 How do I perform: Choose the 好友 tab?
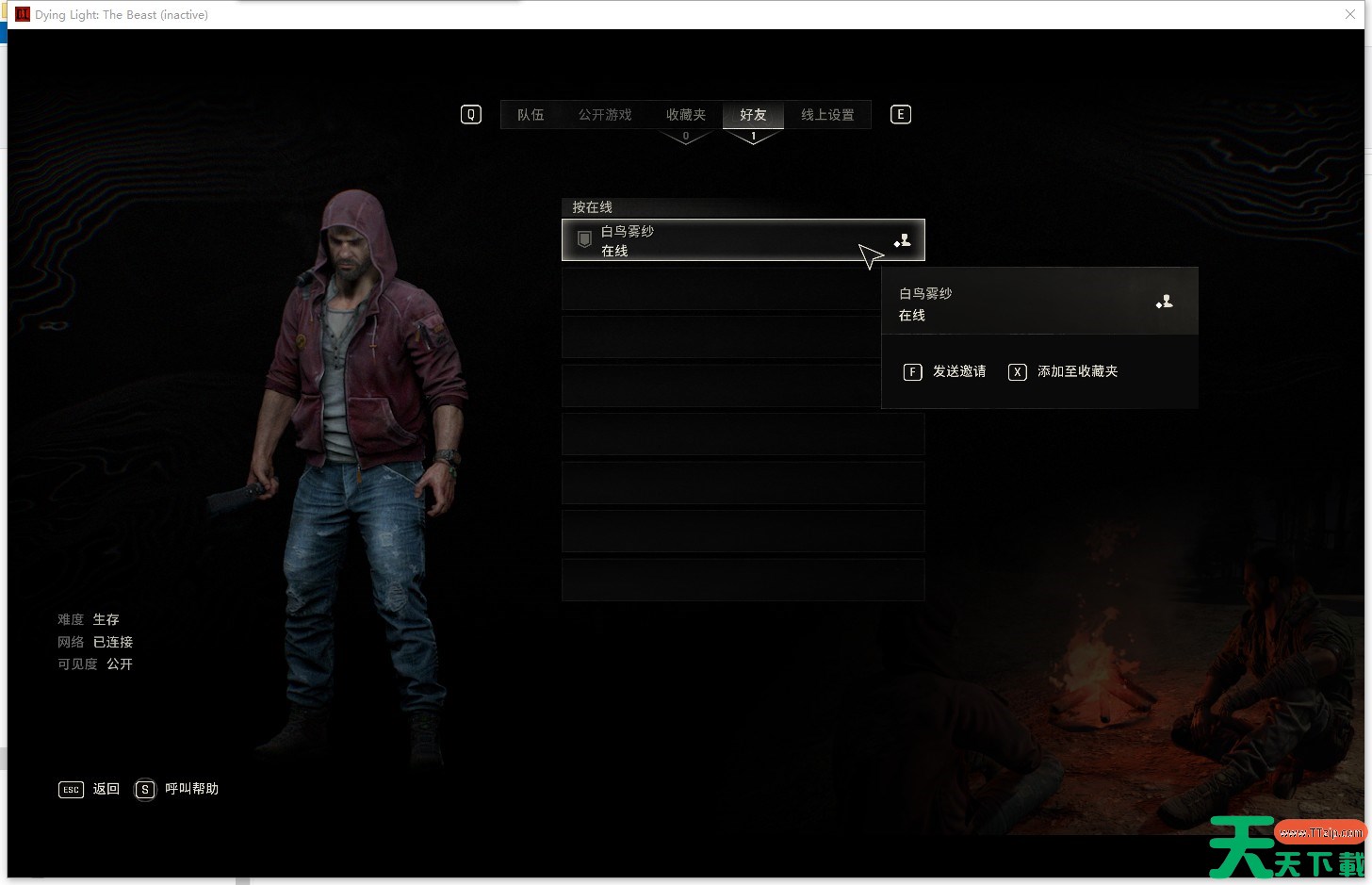(753, 115)
